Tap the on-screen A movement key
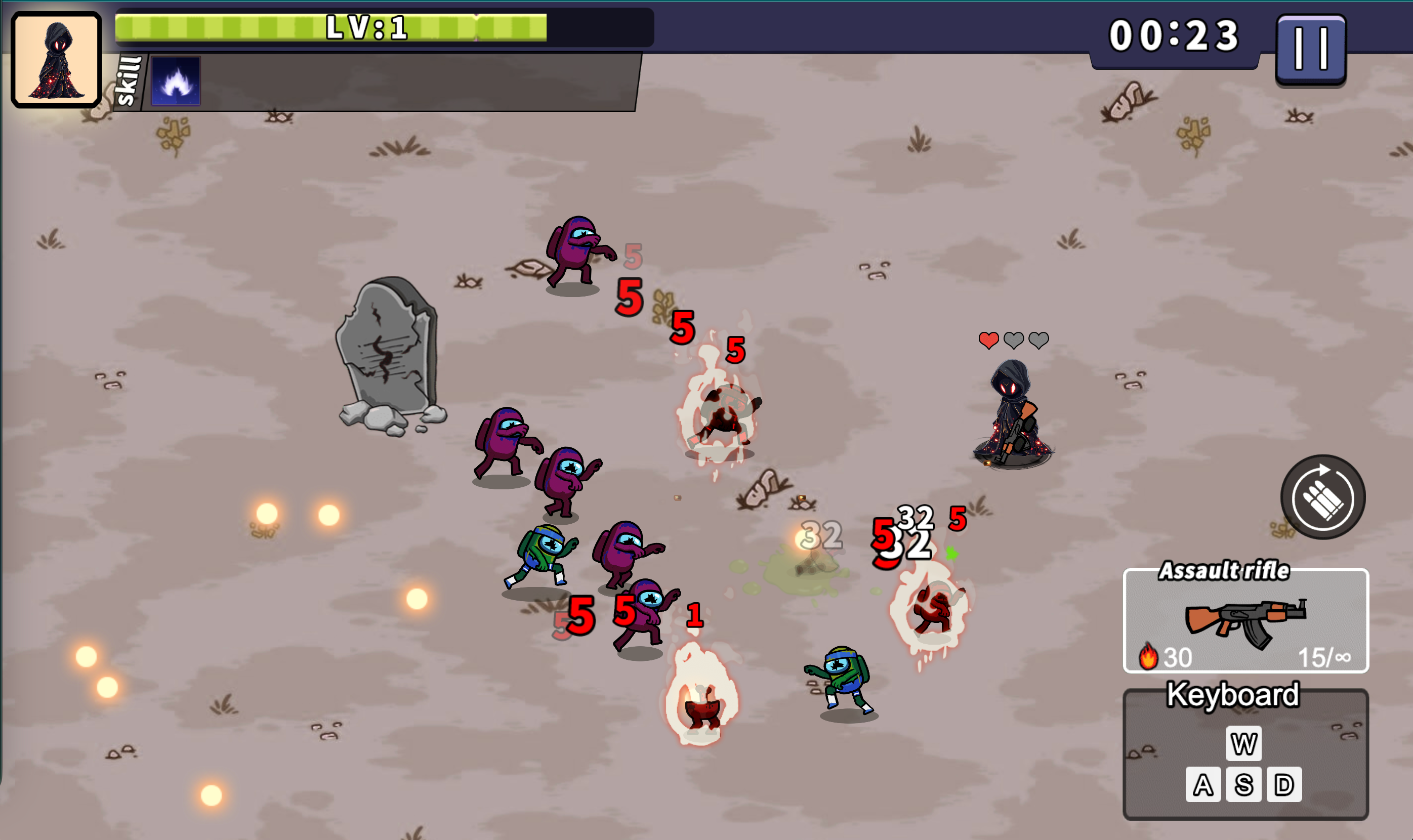1413x840 pixels. click(1203, 785)
